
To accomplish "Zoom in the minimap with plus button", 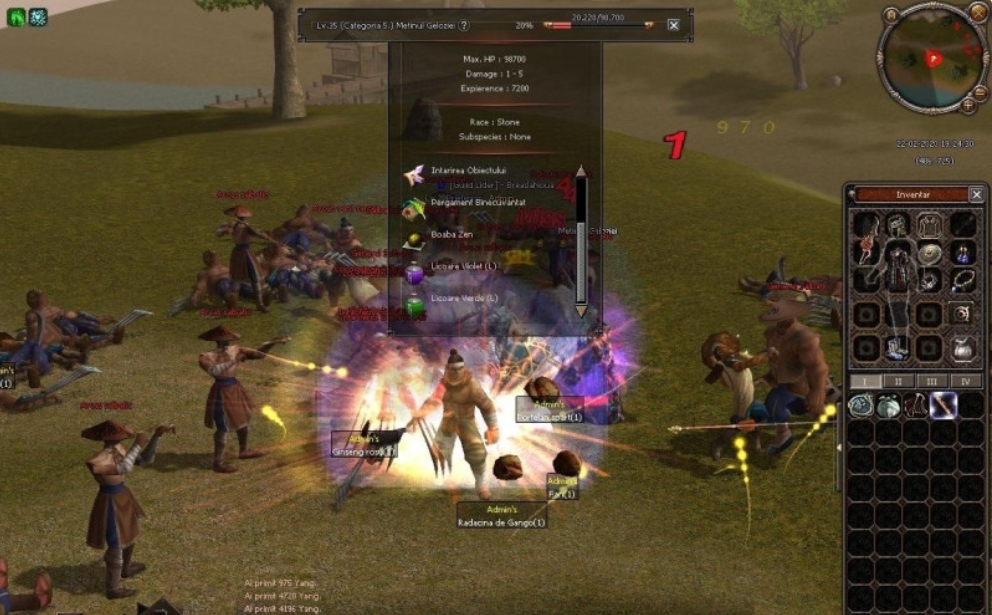I will point(968,104).
